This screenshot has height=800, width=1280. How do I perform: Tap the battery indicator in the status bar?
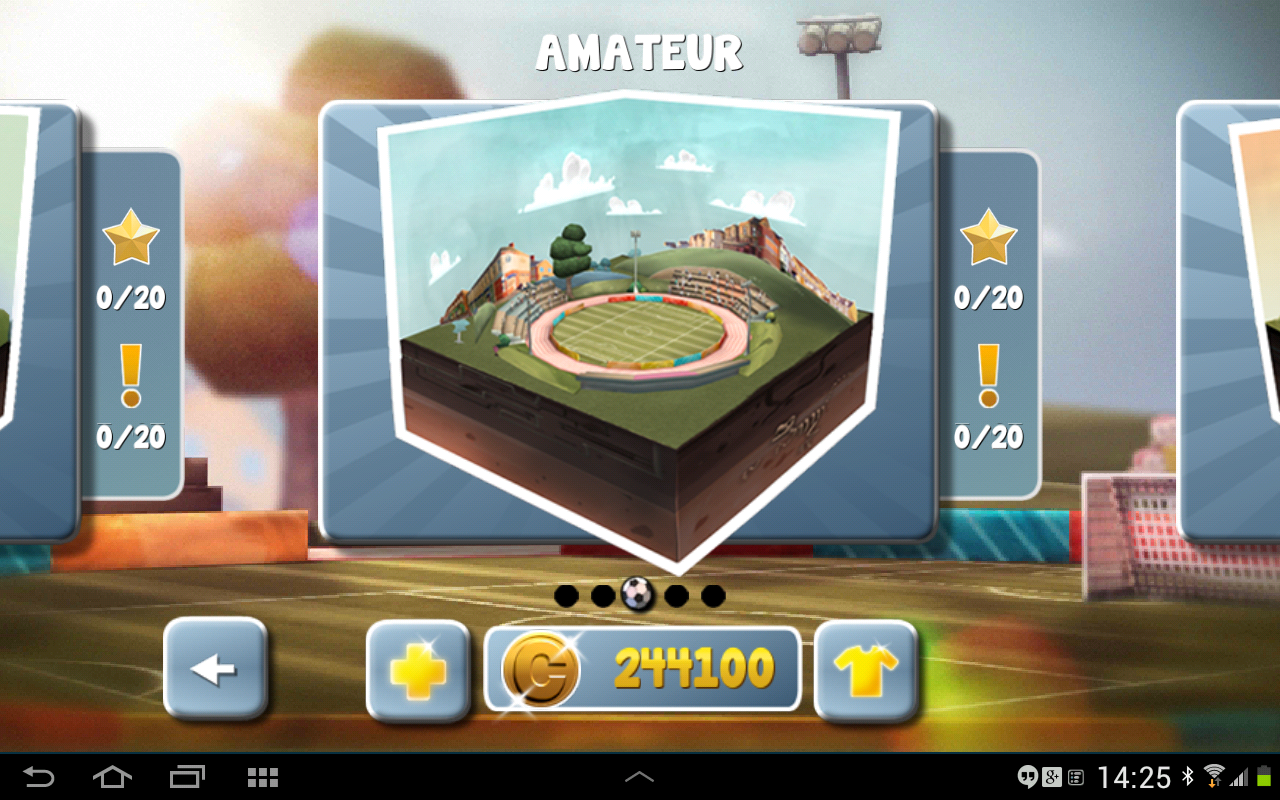point(1264,775)
